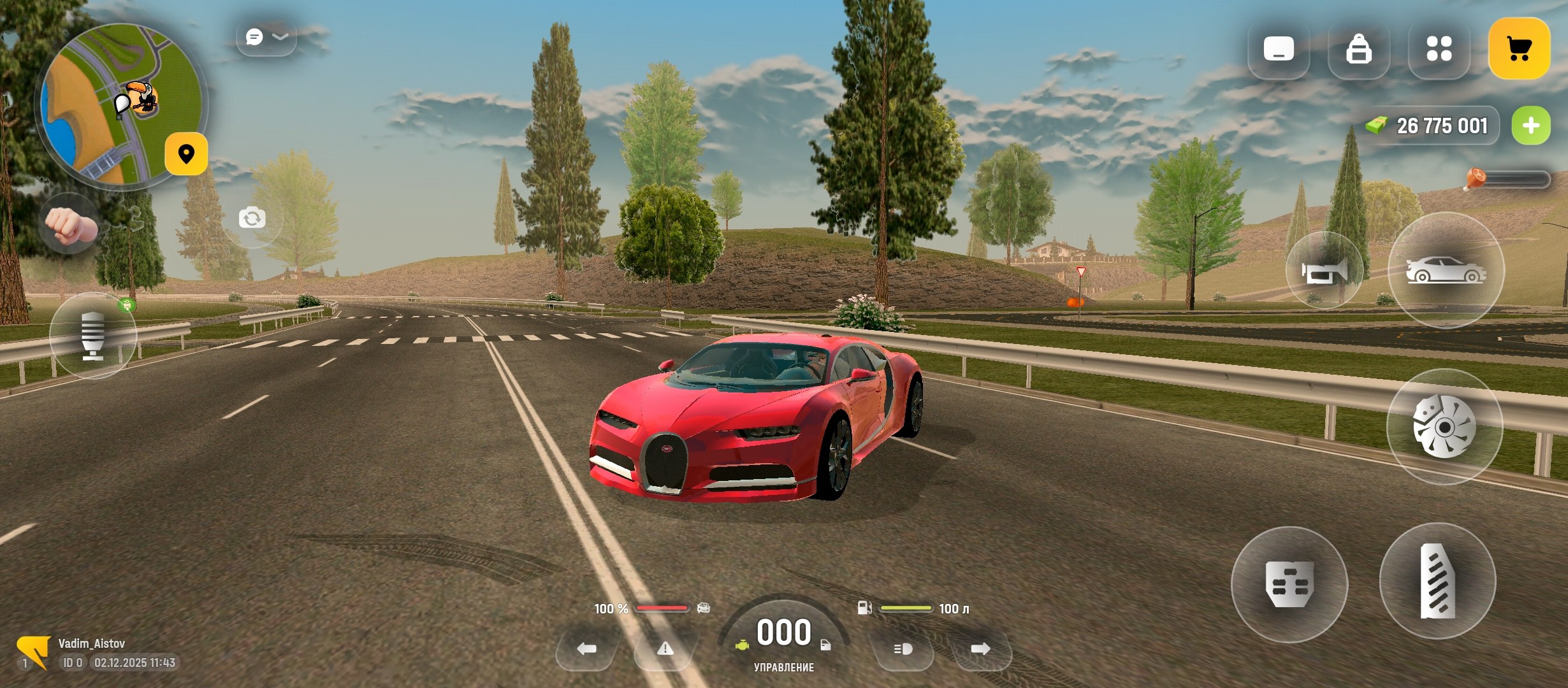Open the in-game store cart
The height and width of the screenshot is (688, 1568).
pos(1520,48)
